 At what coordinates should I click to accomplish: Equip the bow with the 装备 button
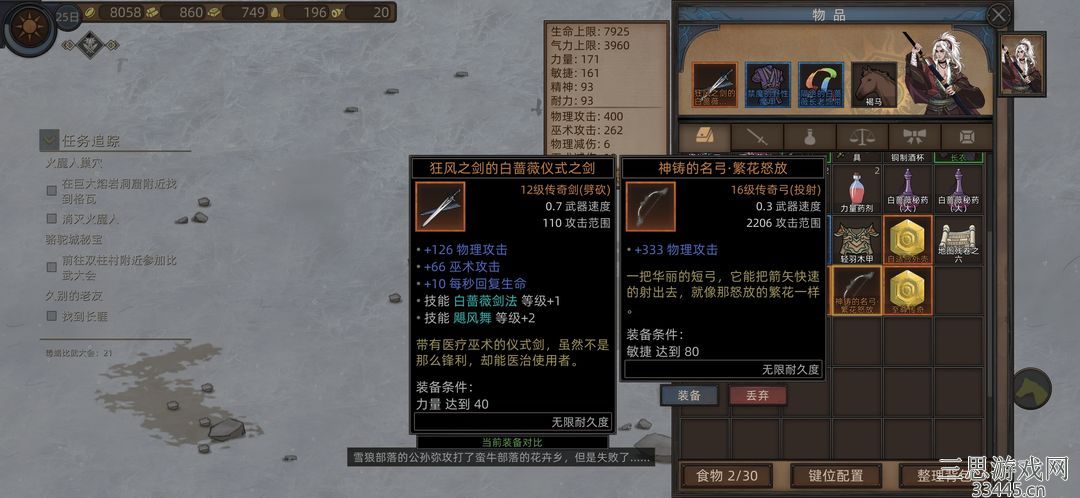point(689,395)
